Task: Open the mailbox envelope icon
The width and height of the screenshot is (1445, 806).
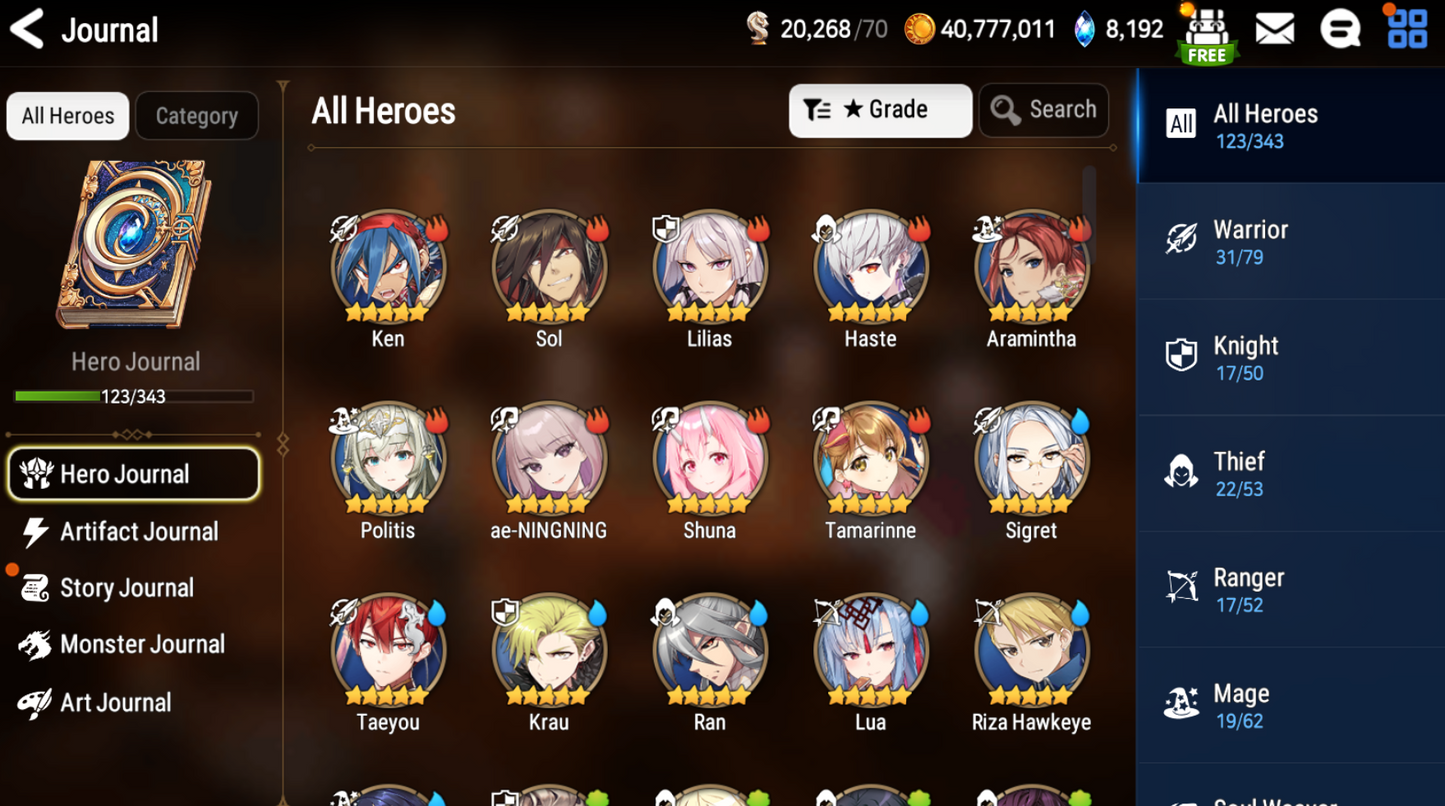Action: 1274,30
